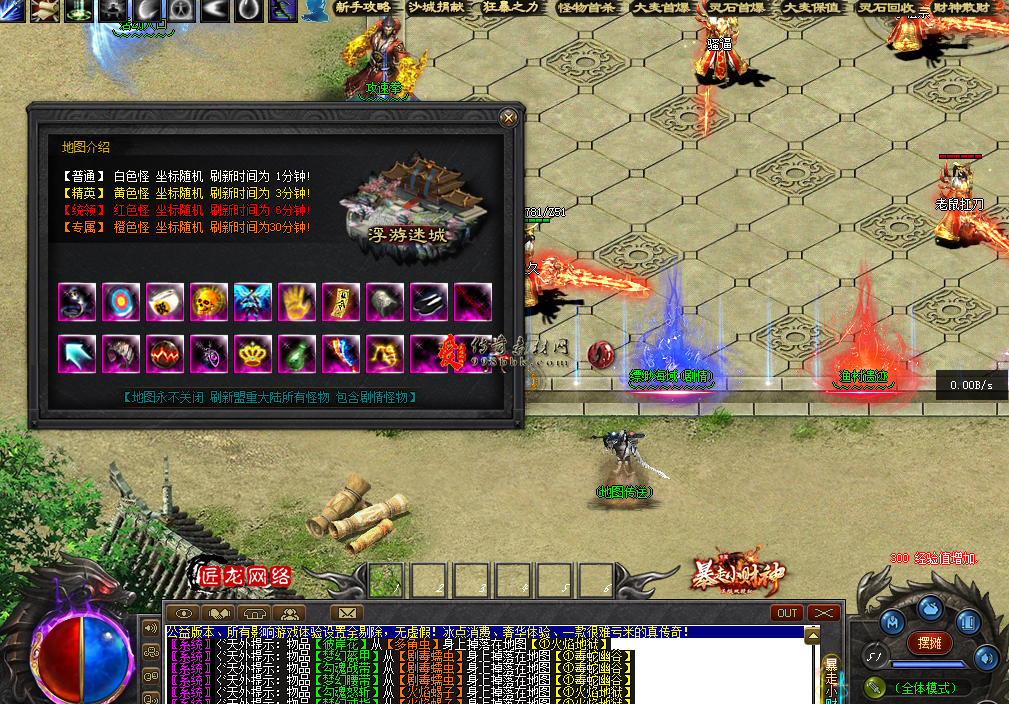Open the mail envelope button

(346, 613)
